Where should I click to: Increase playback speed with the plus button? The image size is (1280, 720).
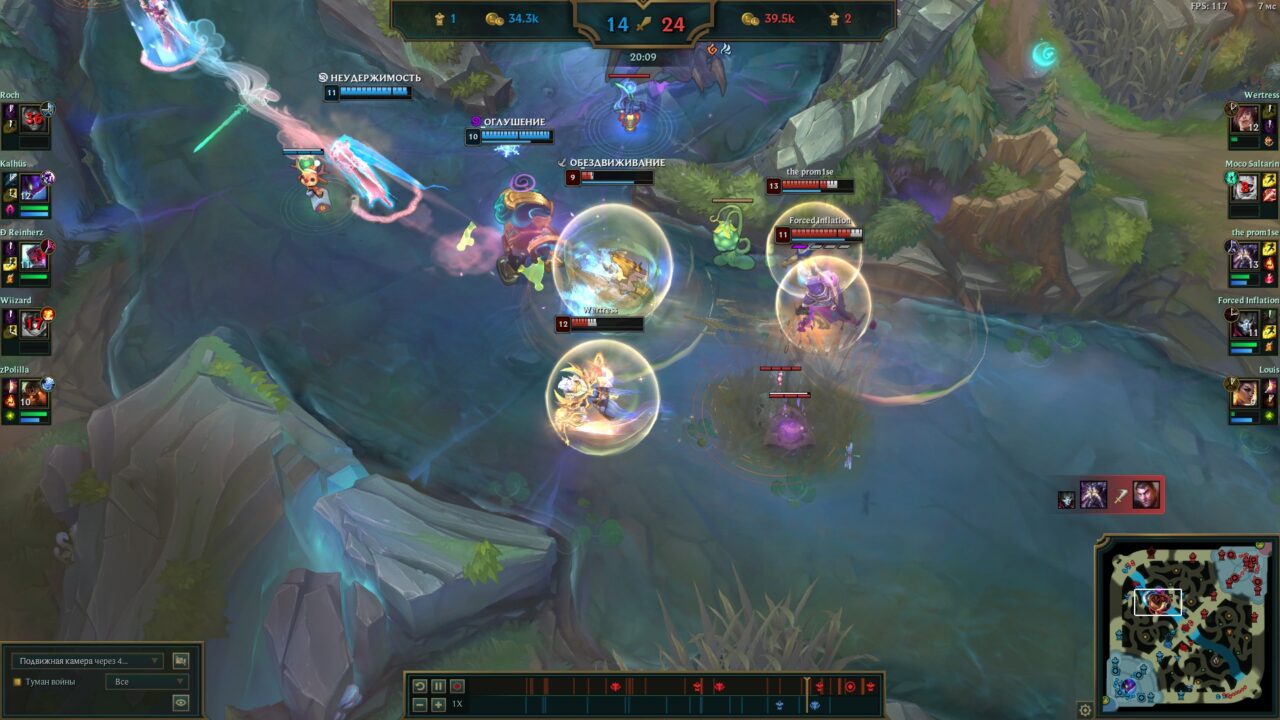[438, 705]
